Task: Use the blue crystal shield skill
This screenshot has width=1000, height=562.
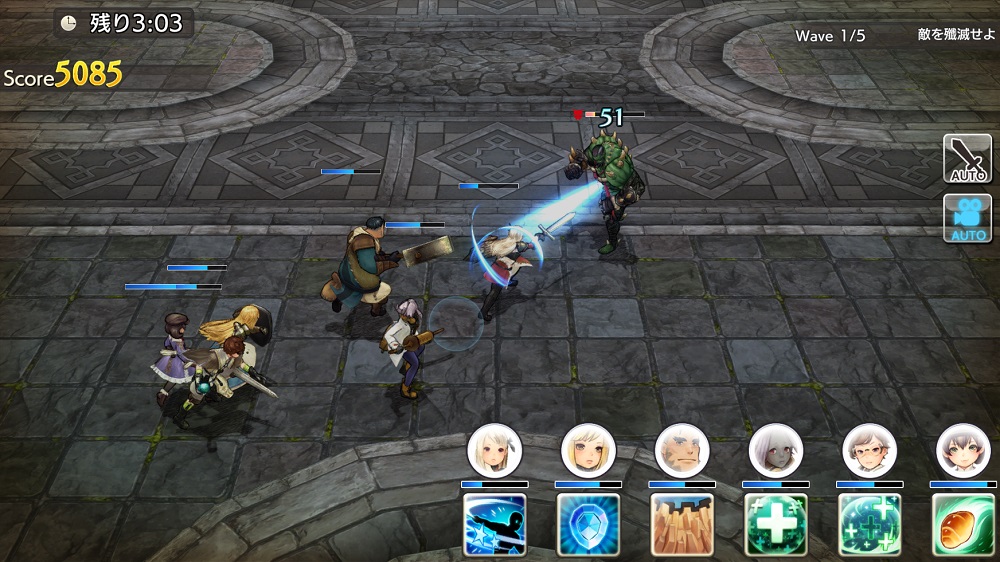Action: [588, 524]
